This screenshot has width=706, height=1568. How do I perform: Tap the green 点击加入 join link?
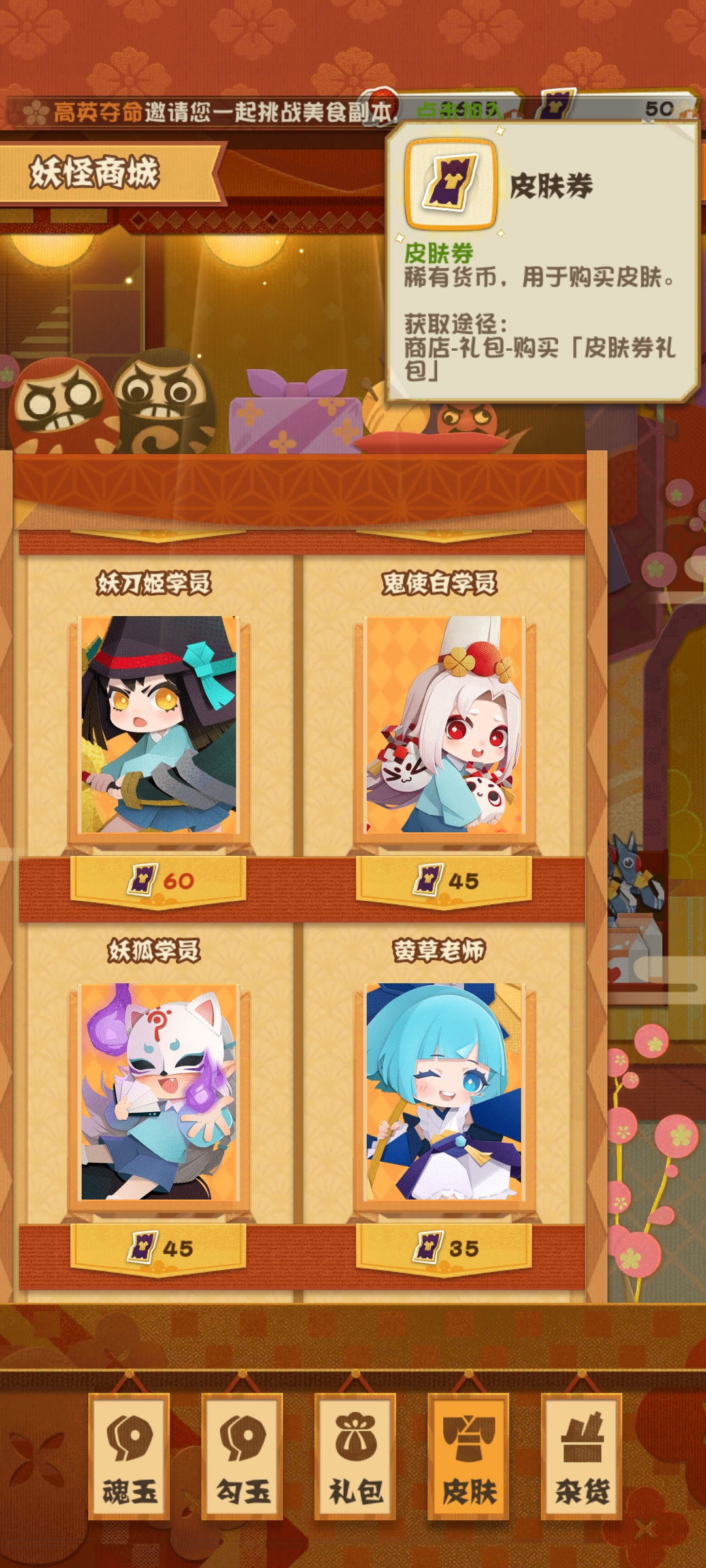click(459, 110)
